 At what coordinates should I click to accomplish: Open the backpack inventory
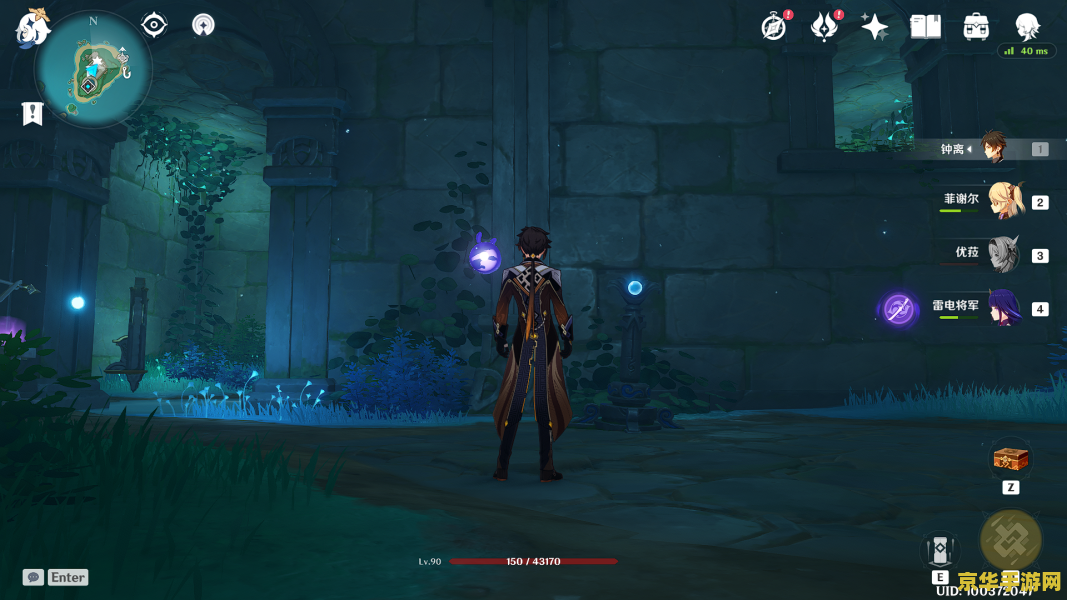[x=976, y=27]
